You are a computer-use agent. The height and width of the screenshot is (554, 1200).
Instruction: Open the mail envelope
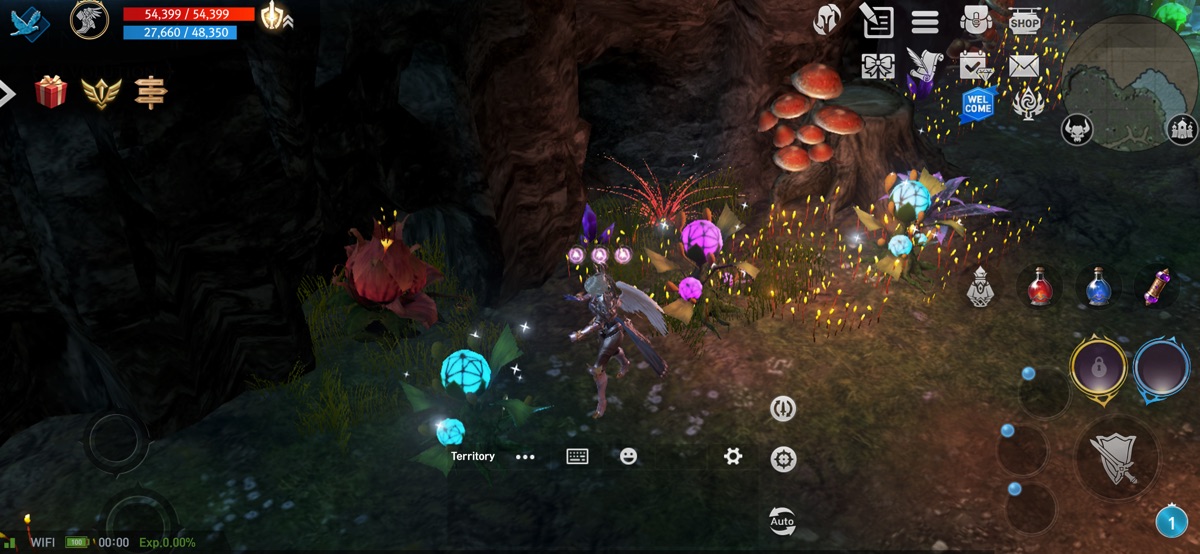tap(1024, 66)
